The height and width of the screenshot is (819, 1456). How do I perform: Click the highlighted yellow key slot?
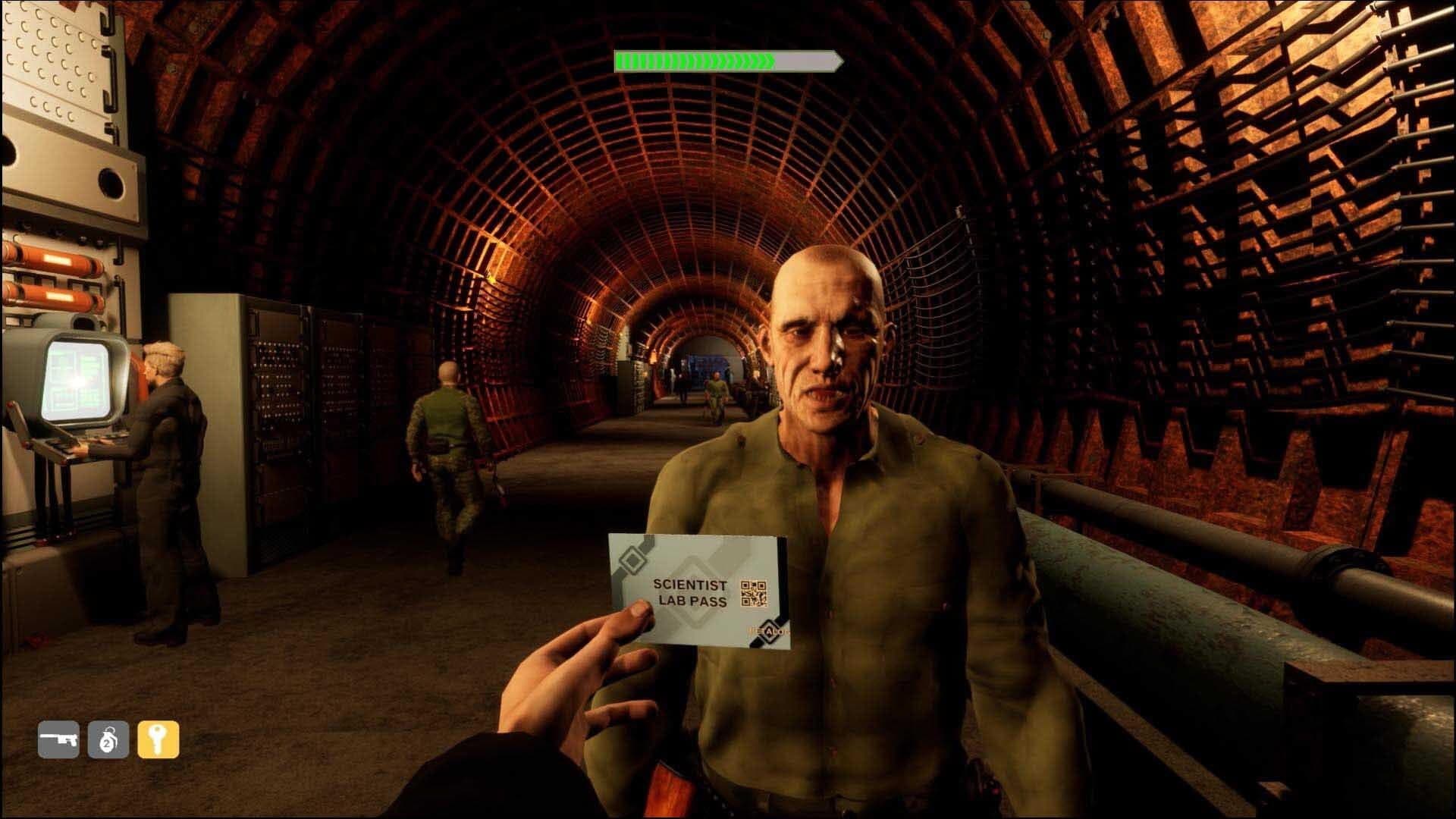158,739
